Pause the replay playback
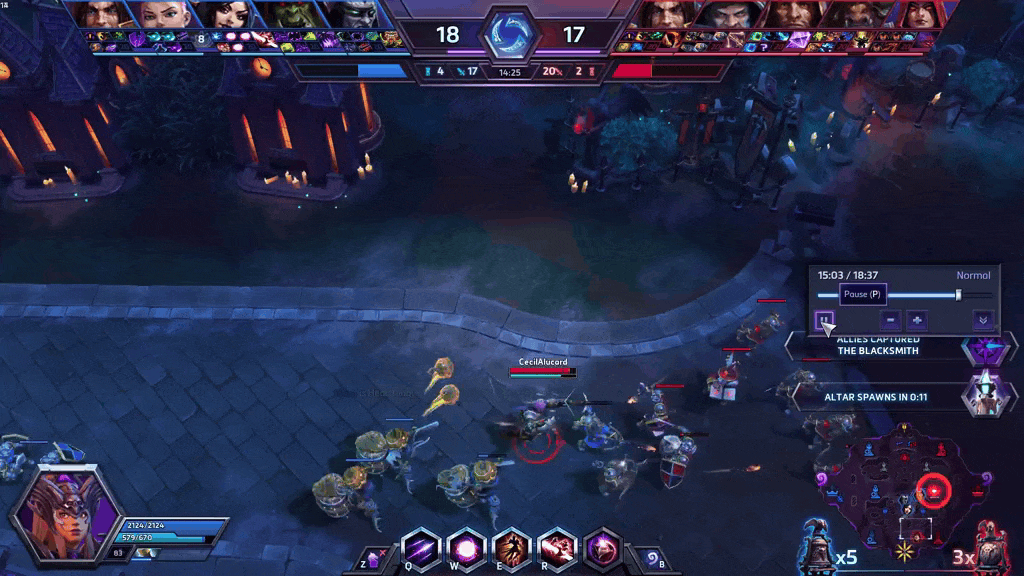1024x576 pixels. coord(824,320)
